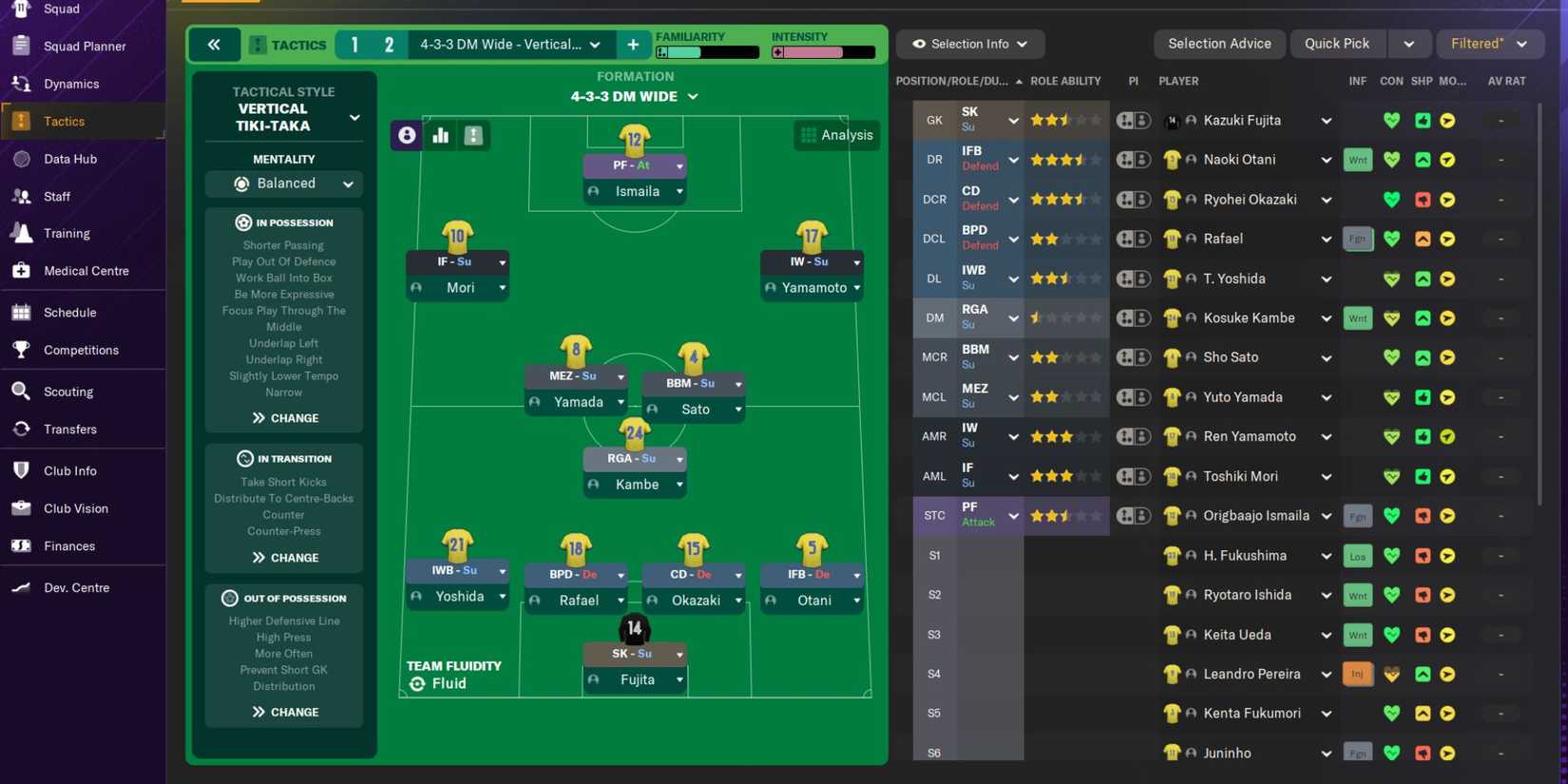
Task: Click Naoki Otani's yellow morale icon
Action: point(1447,159)
